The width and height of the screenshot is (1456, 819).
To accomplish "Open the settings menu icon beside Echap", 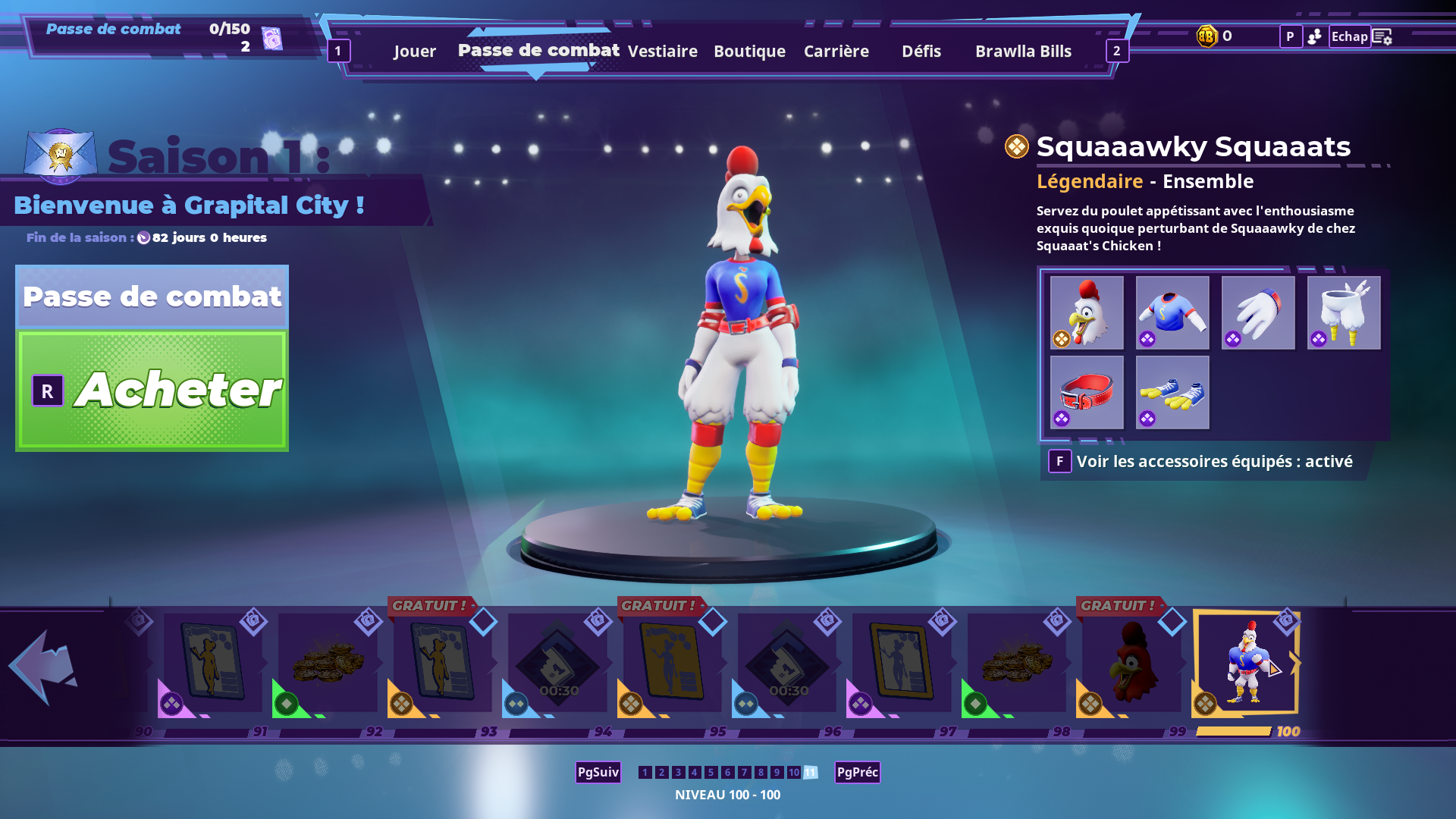I will (x=1382, y=36).
